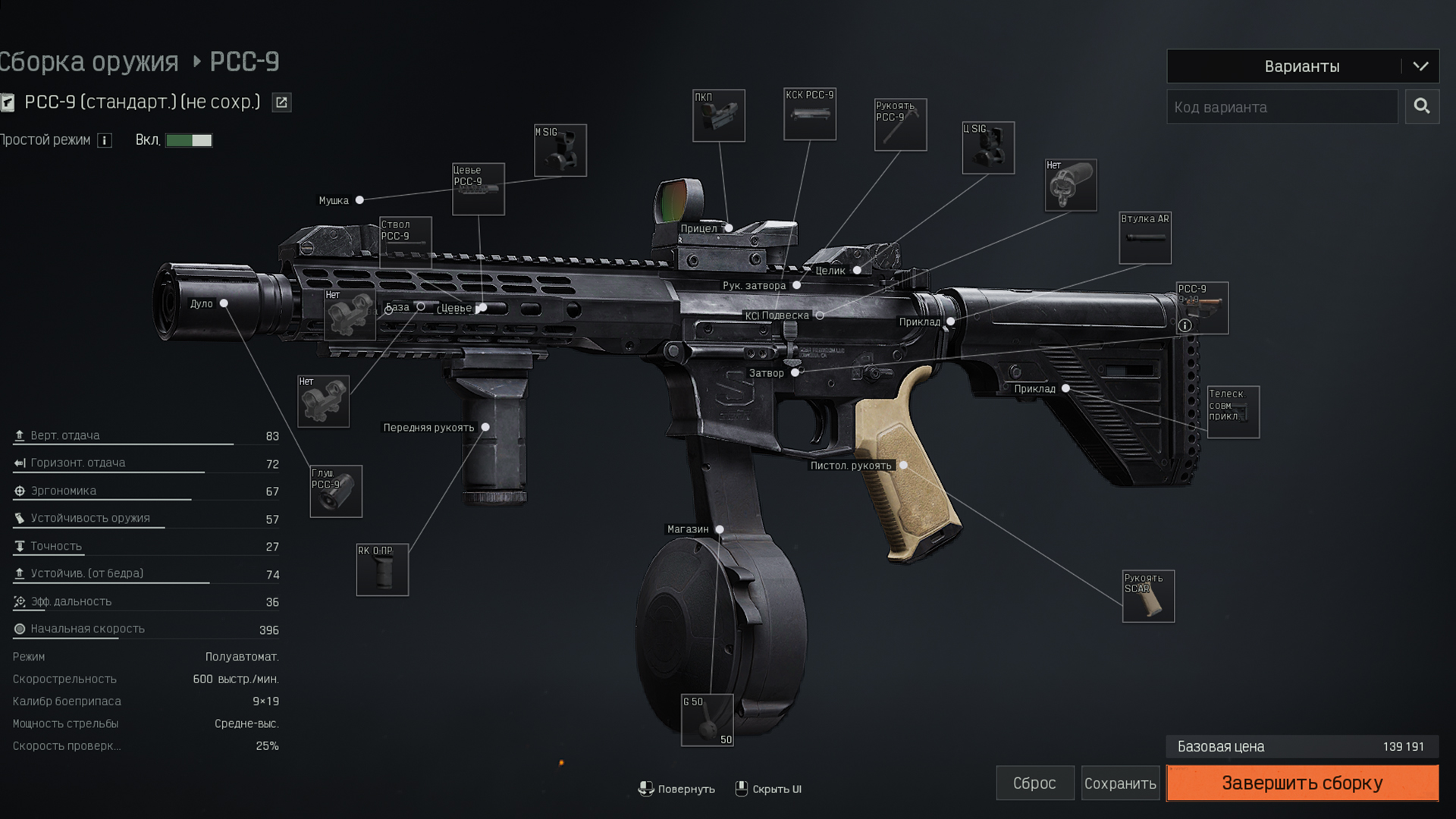Click the orange "Завершить сборку" button
Screen dimensions: 1456x819
tap(1301, 783)
